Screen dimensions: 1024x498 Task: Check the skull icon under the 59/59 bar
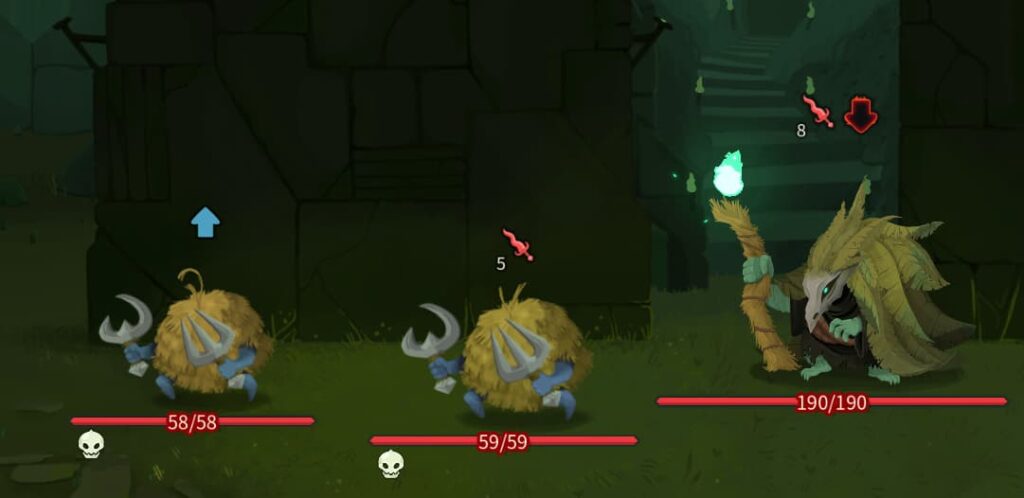(391, 463)
